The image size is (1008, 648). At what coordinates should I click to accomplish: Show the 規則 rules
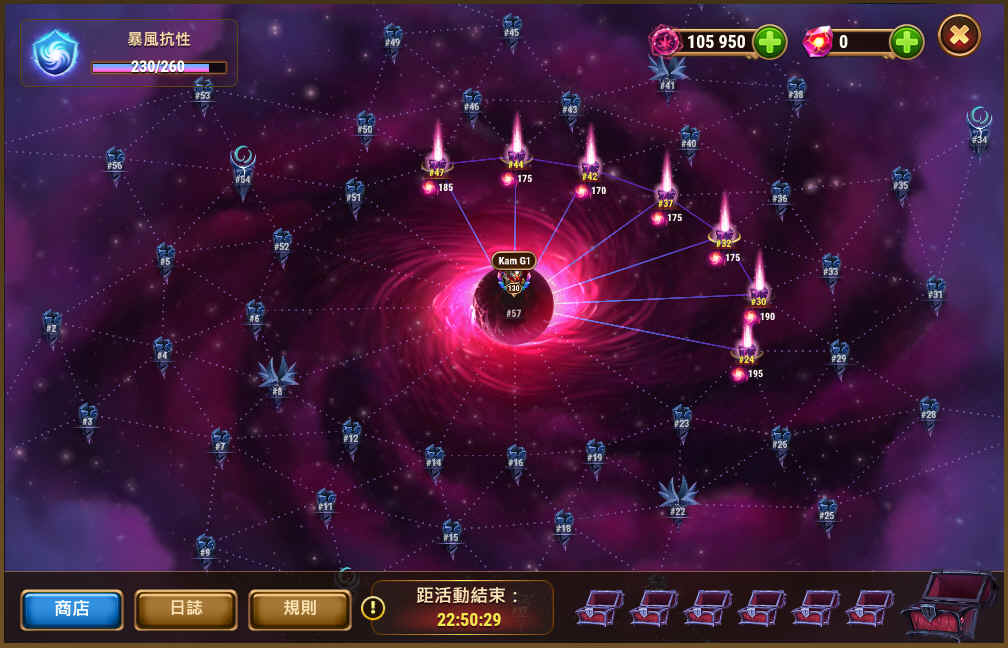pyautogui.click(x=300, y=609)
